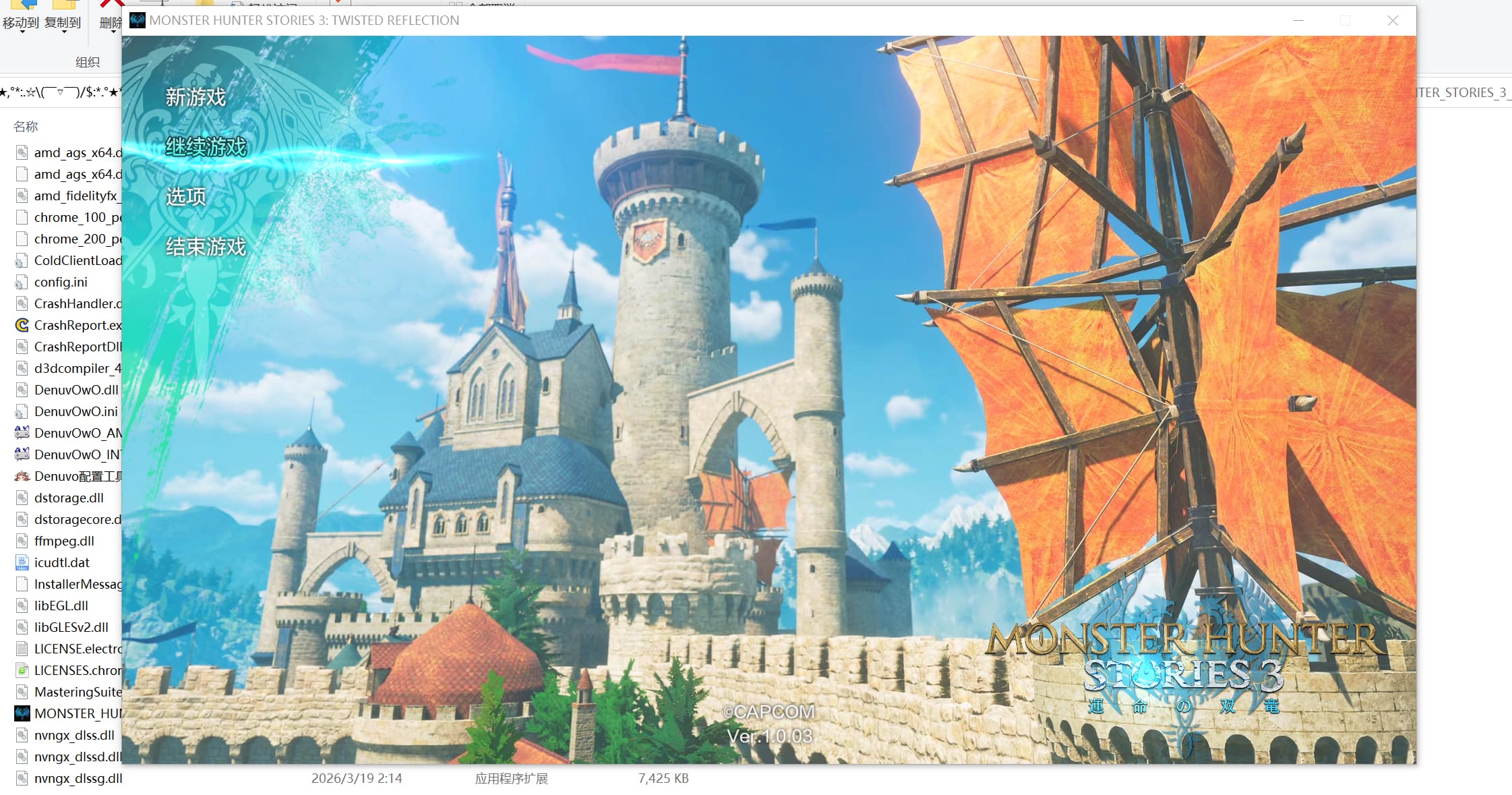Launch the Denuvo配置工具 tool icon
1512x795 pixels.
pos(21,476)
